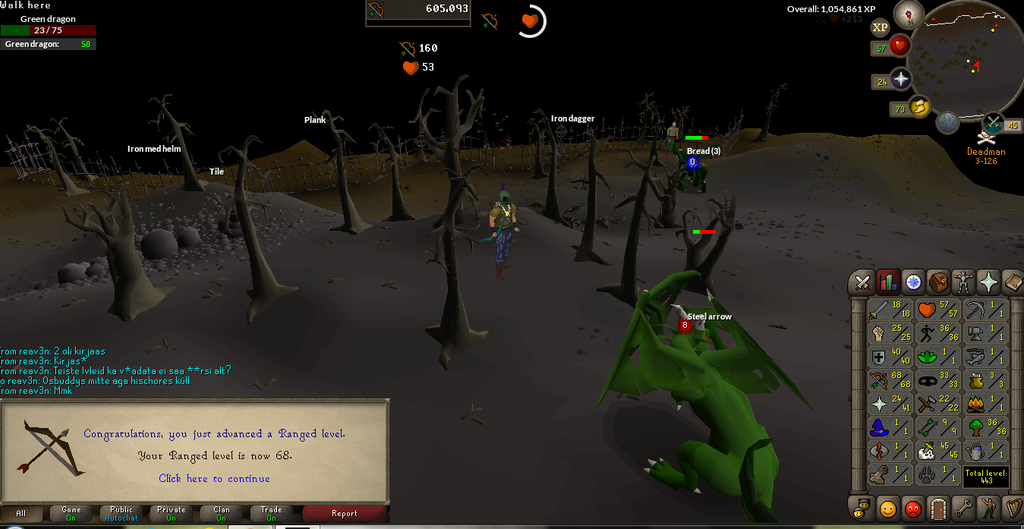Activate the special attack orb
1024x529 pixels.
click(x=993, y=124)
